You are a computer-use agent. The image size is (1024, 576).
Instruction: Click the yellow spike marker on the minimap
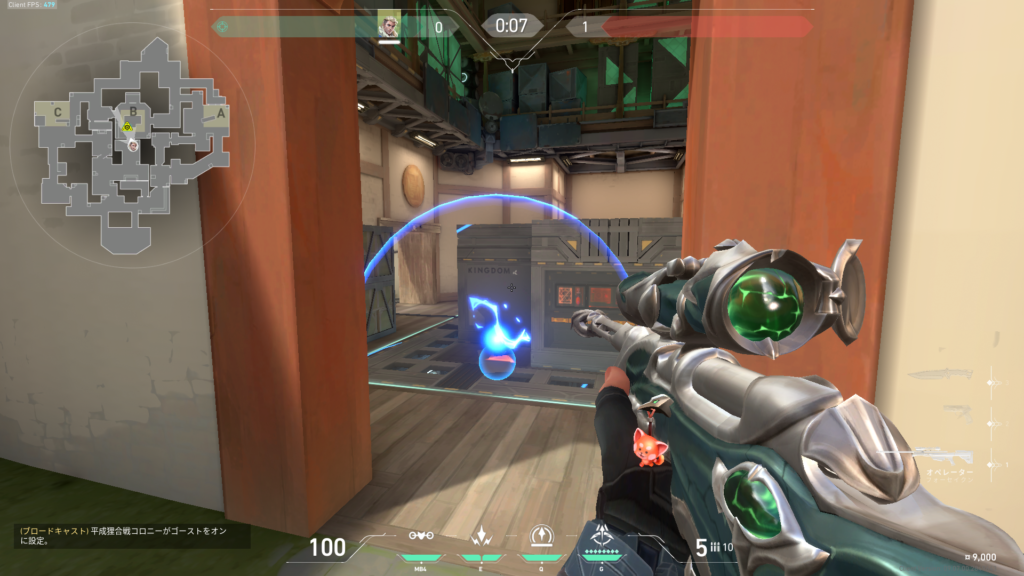click(127, 127)
